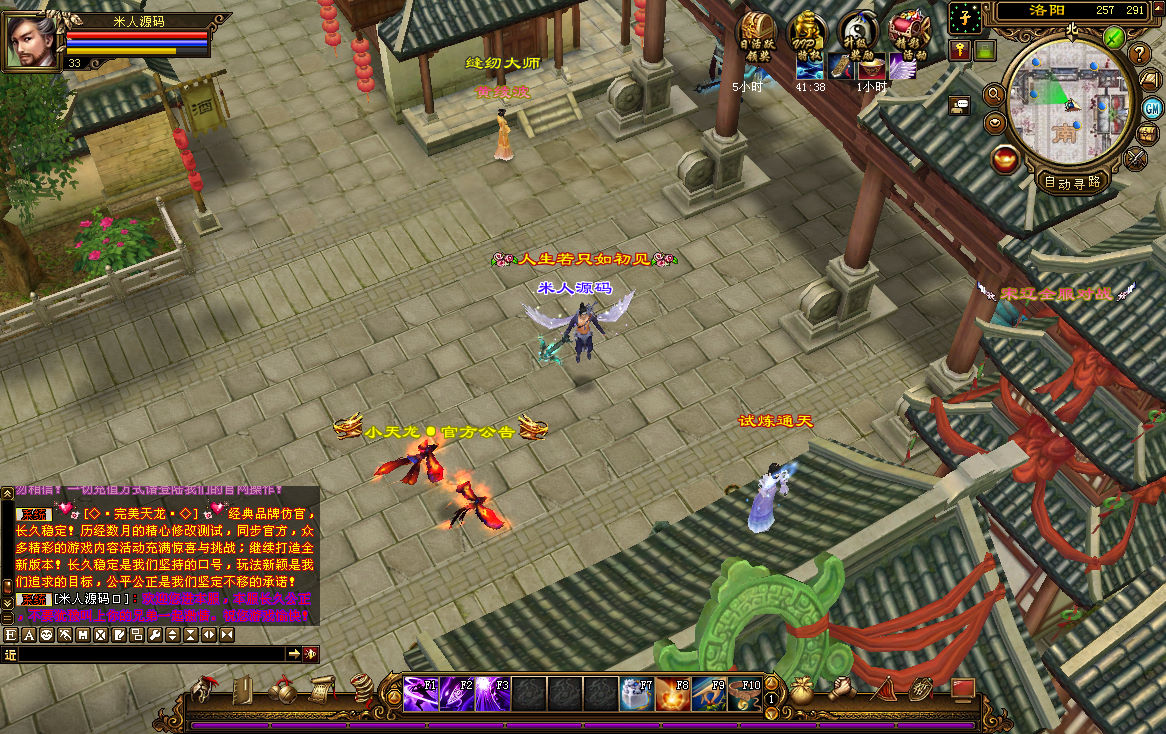The height and width of the screenshot is (734, 1166).
Task: Click the green sword PK mode button
Action: click(x=1114, y=38)
